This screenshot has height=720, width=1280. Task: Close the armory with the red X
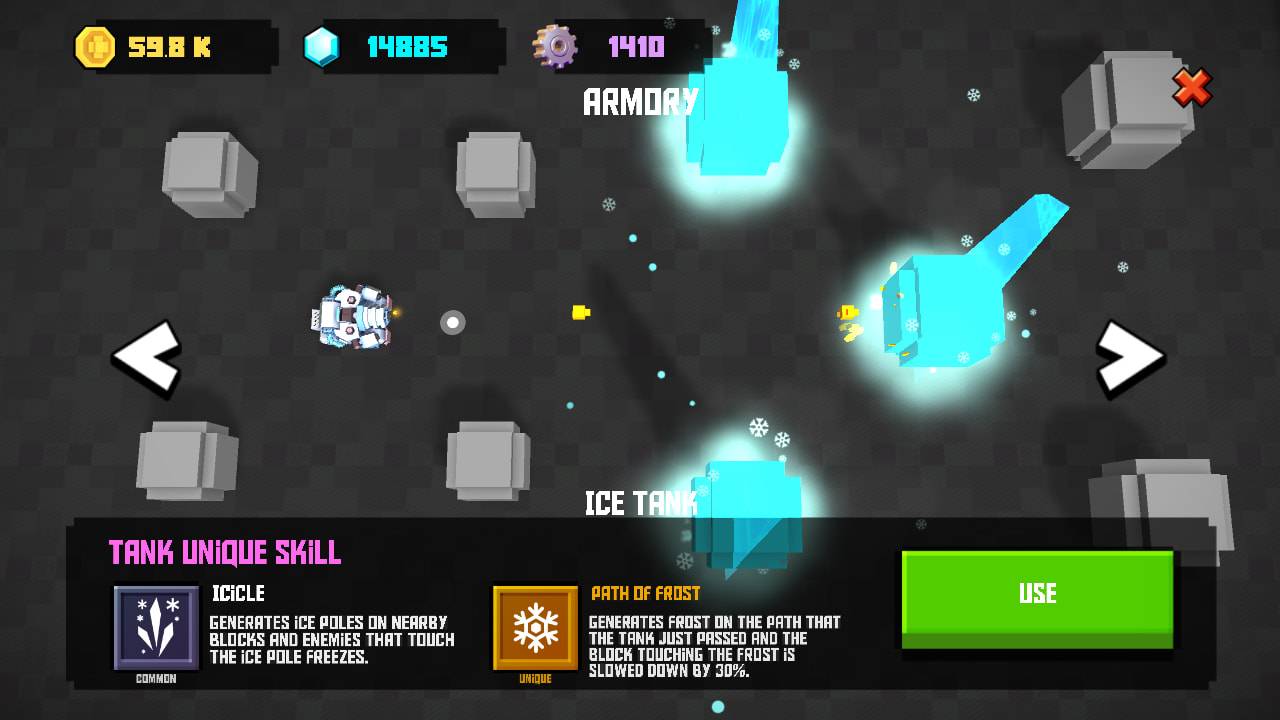[x=1192, y=89]
